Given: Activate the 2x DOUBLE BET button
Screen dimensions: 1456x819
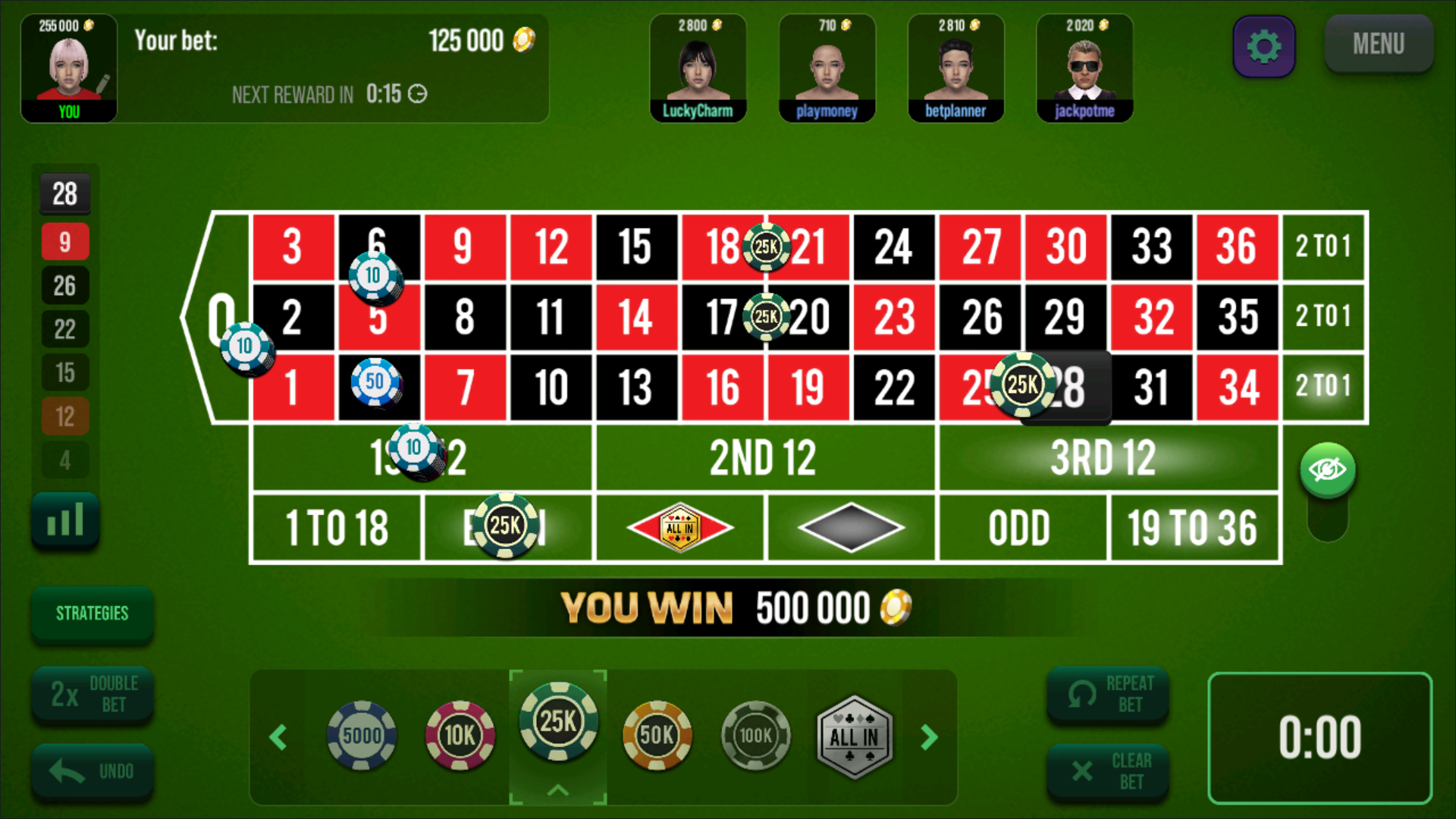Looking at the screenshot, I should click(92, 694).
